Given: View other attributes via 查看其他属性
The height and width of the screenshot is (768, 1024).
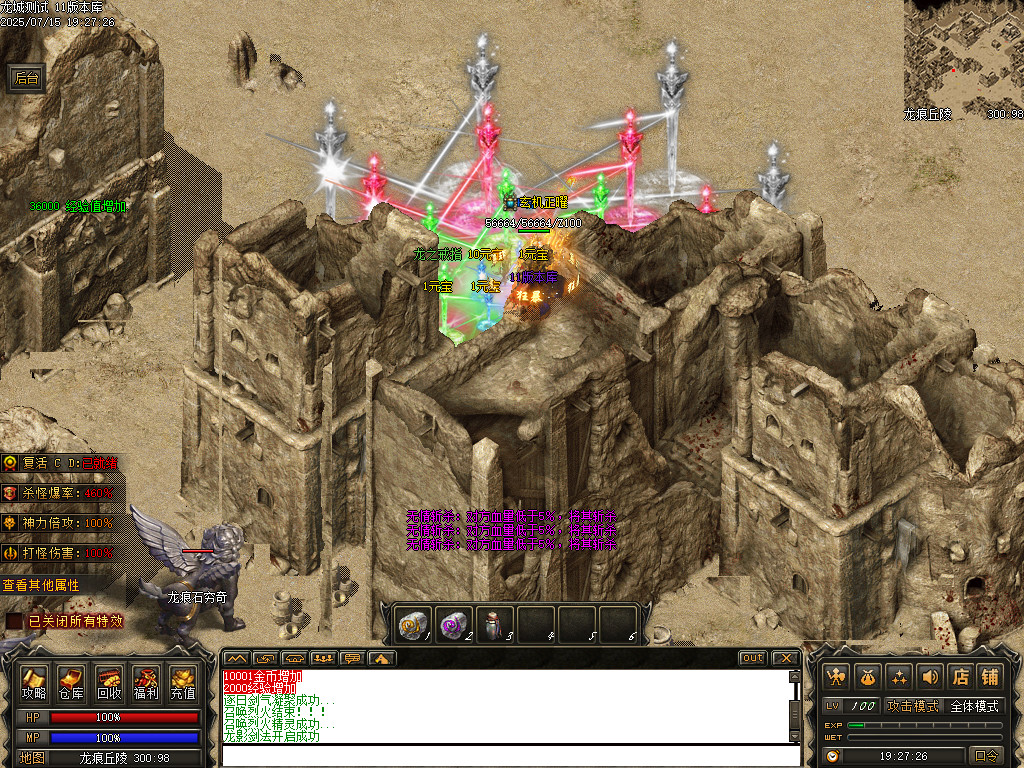Looking at the screenshot, I should click(42, 585).
